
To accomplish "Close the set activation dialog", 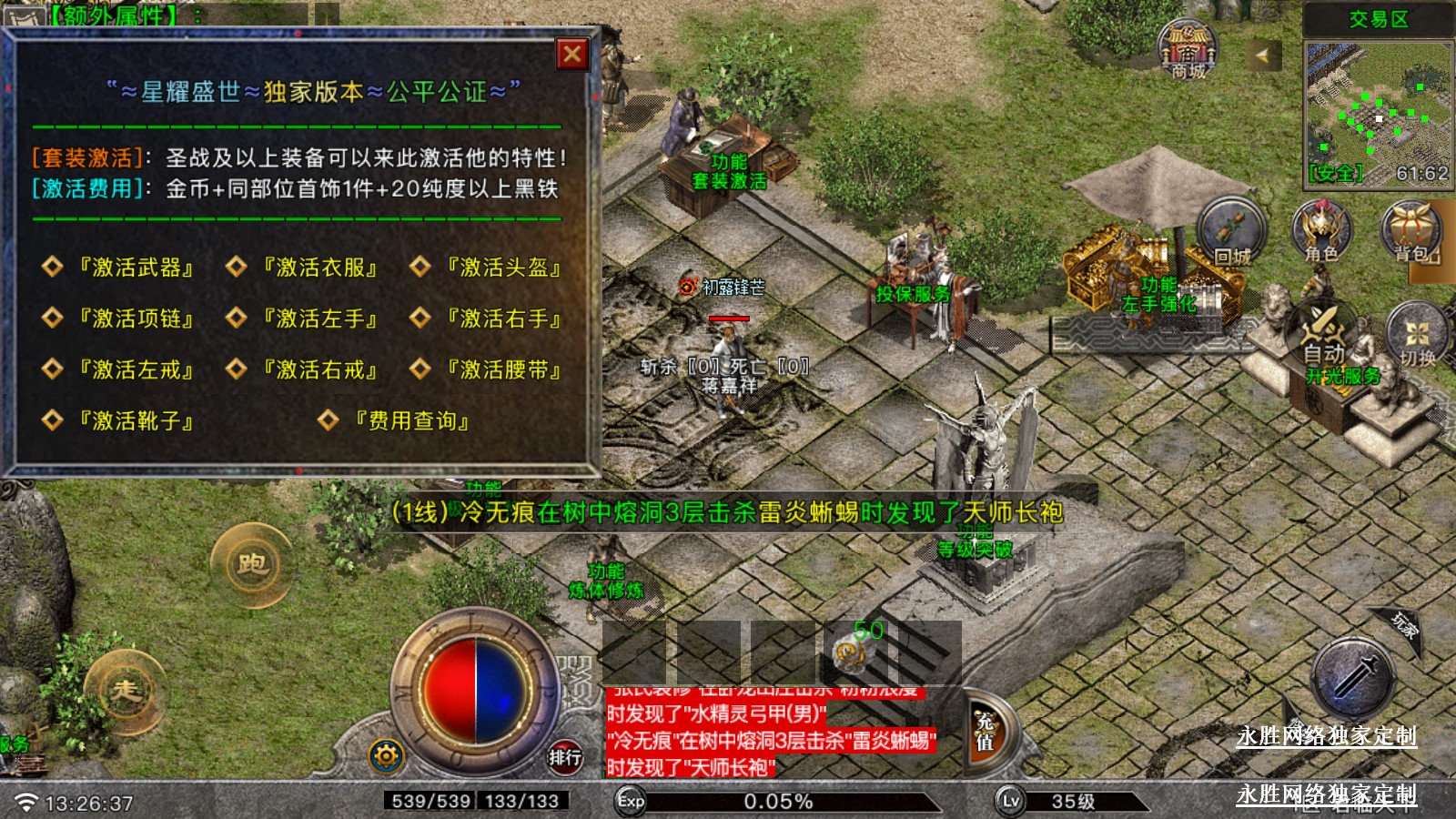I will (572, 55).
